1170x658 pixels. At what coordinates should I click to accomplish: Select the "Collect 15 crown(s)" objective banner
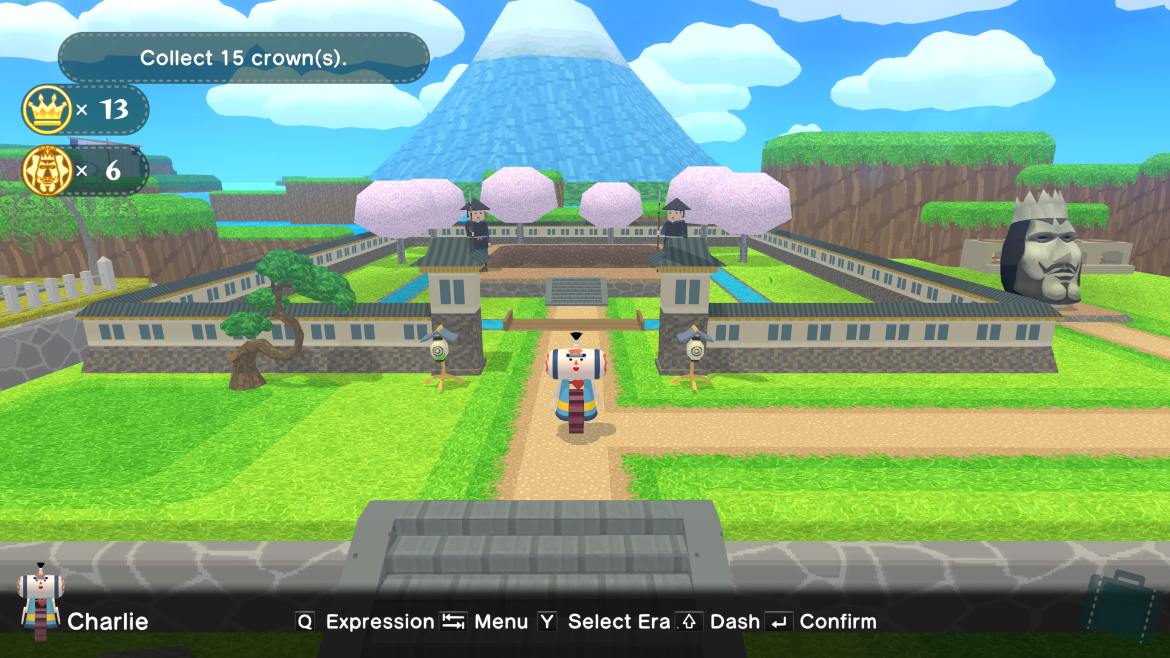point(244,58)
